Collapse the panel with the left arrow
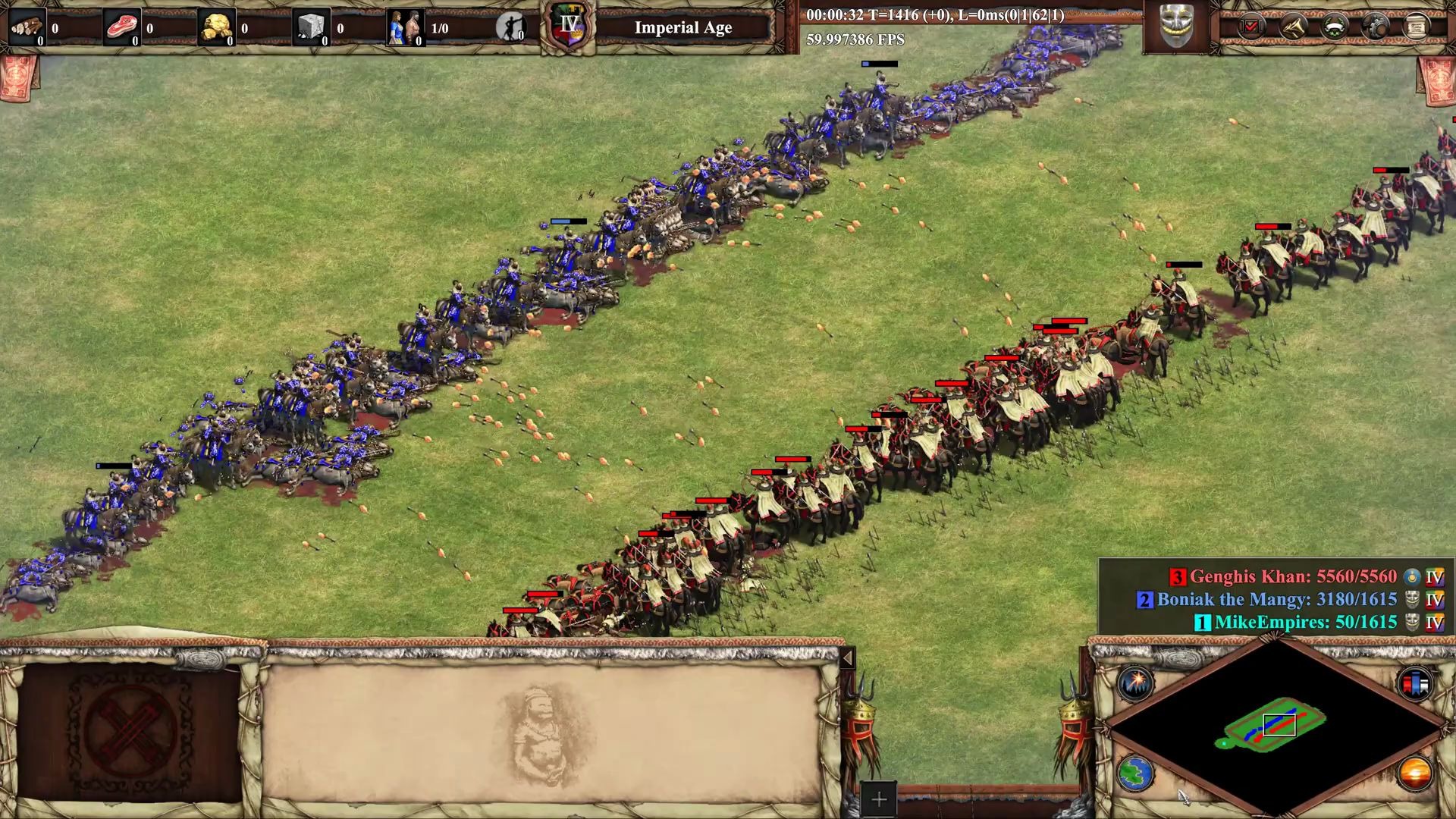1456x819 pixels. click(847, 657)
